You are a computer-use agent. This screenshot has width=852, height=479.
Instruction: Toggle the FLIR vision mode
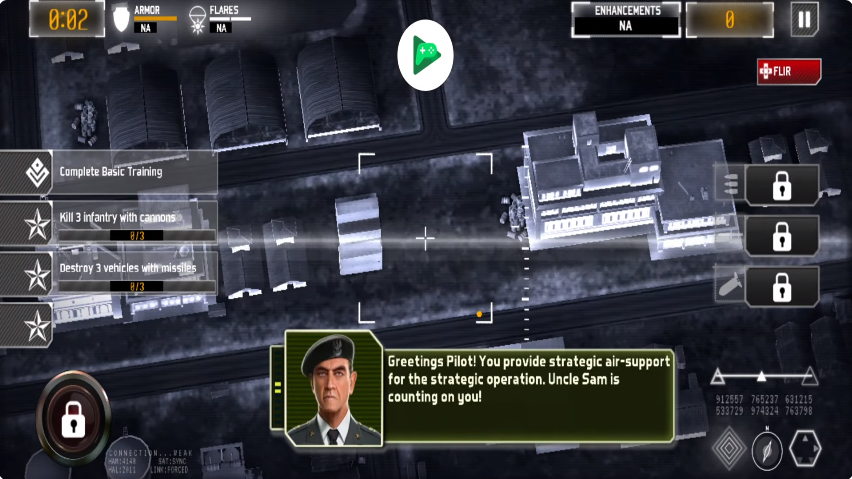pyautogui.click(x=789, y=72)
